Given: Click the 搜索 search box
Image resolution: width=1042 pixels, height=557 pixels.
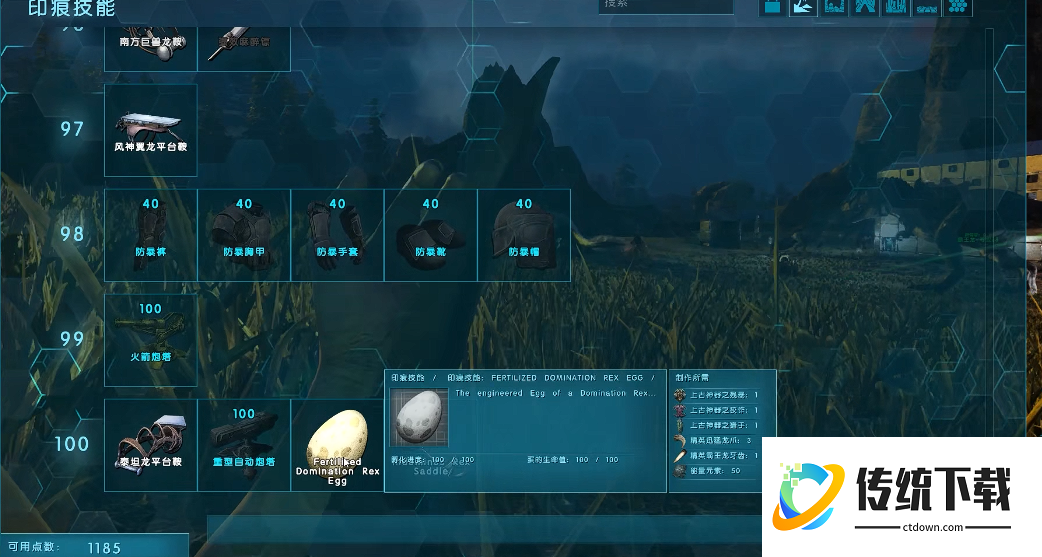Looking at the screenshot, I should coord(665,6).
